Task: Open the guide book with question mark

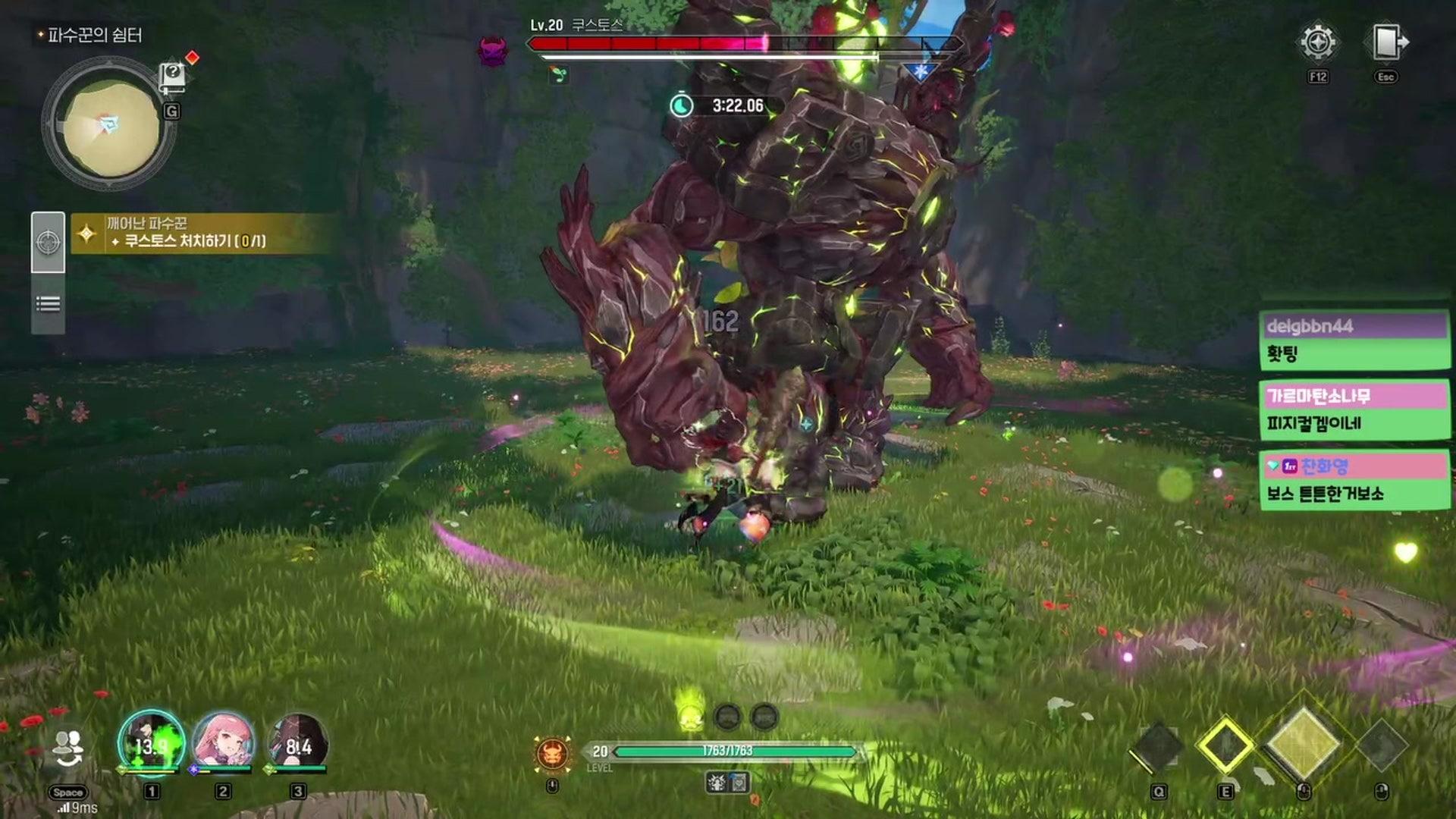Action: click(x=172, y=76)
